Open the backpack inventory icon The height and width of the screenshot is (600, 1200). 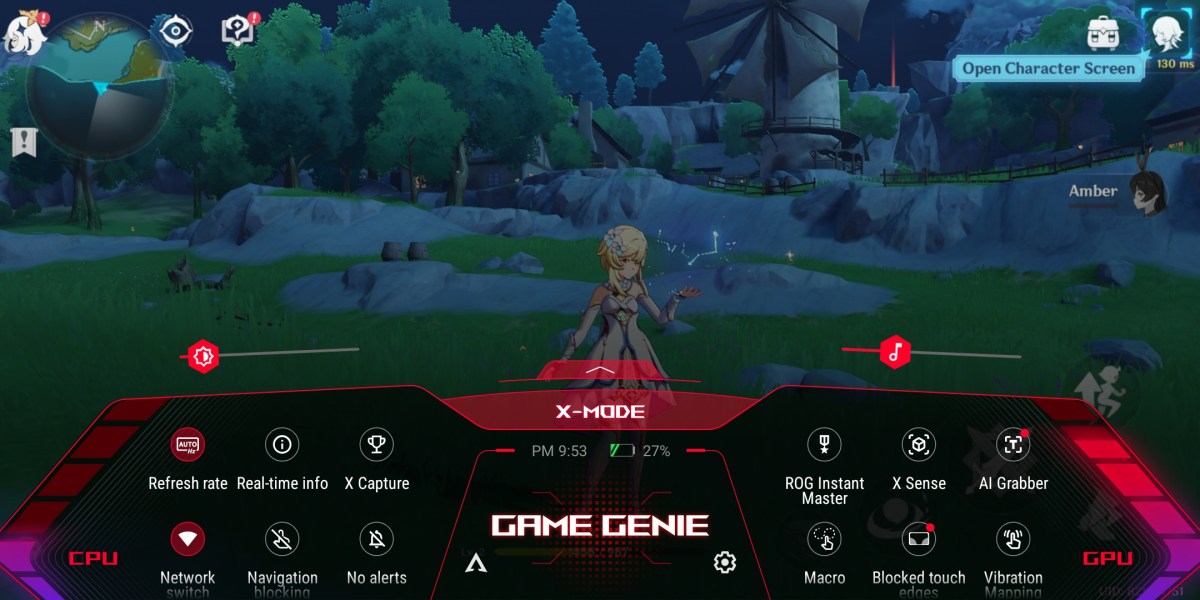[x=1102, y=32]
